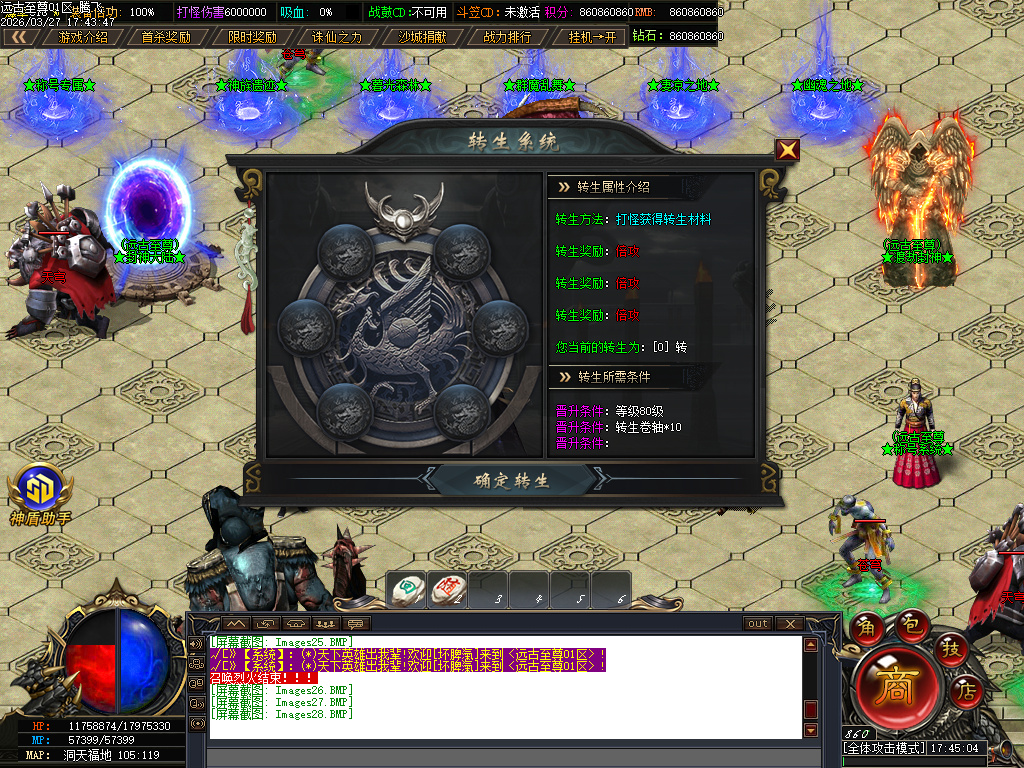Screen dimensions: 1024x768
Task: Close the chat panel with its X button
Action: click(x=790, y=624)
